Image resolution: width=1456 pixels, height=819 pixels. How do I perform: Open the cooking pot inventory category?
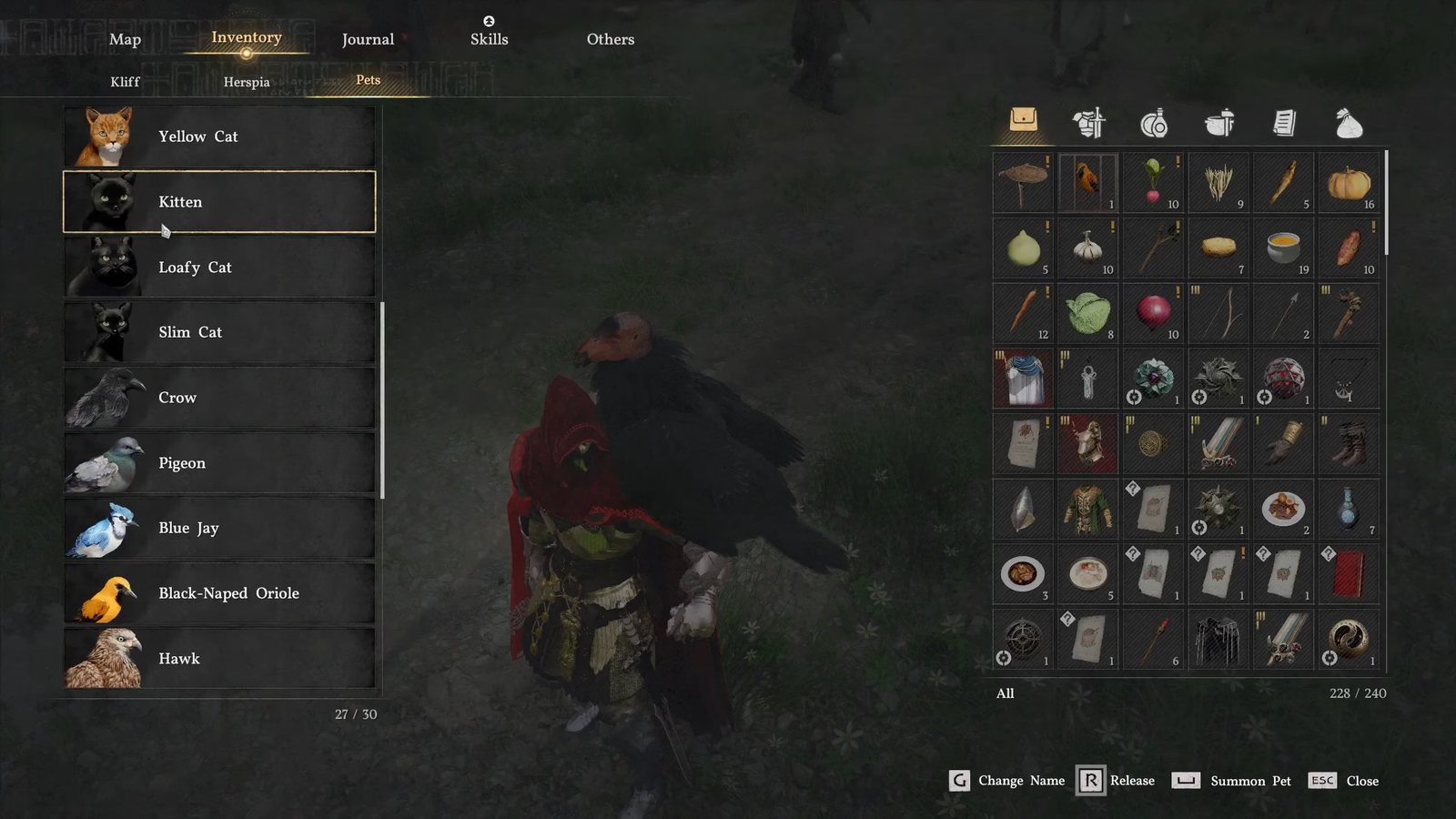click(1218, 122)
